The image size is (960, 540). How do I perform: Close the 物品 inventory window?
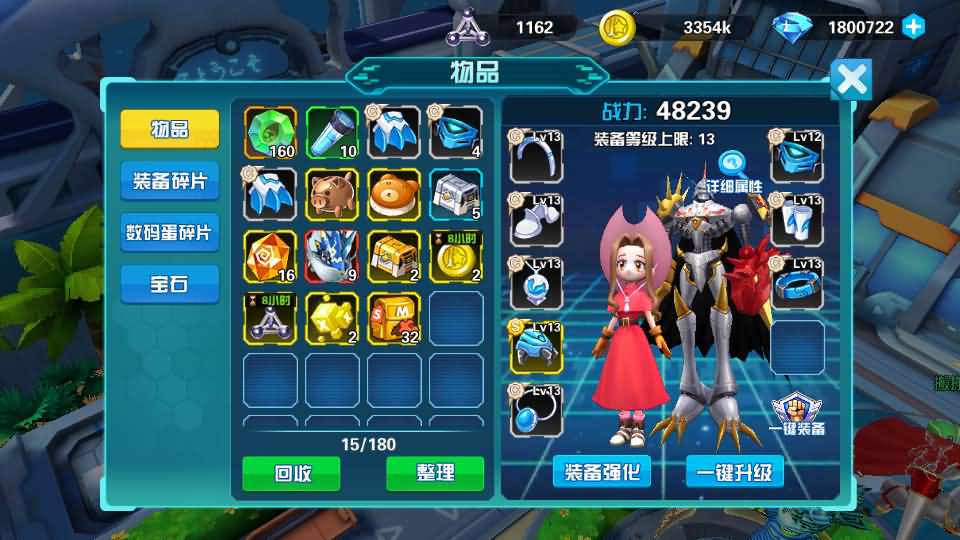(851, 80)
